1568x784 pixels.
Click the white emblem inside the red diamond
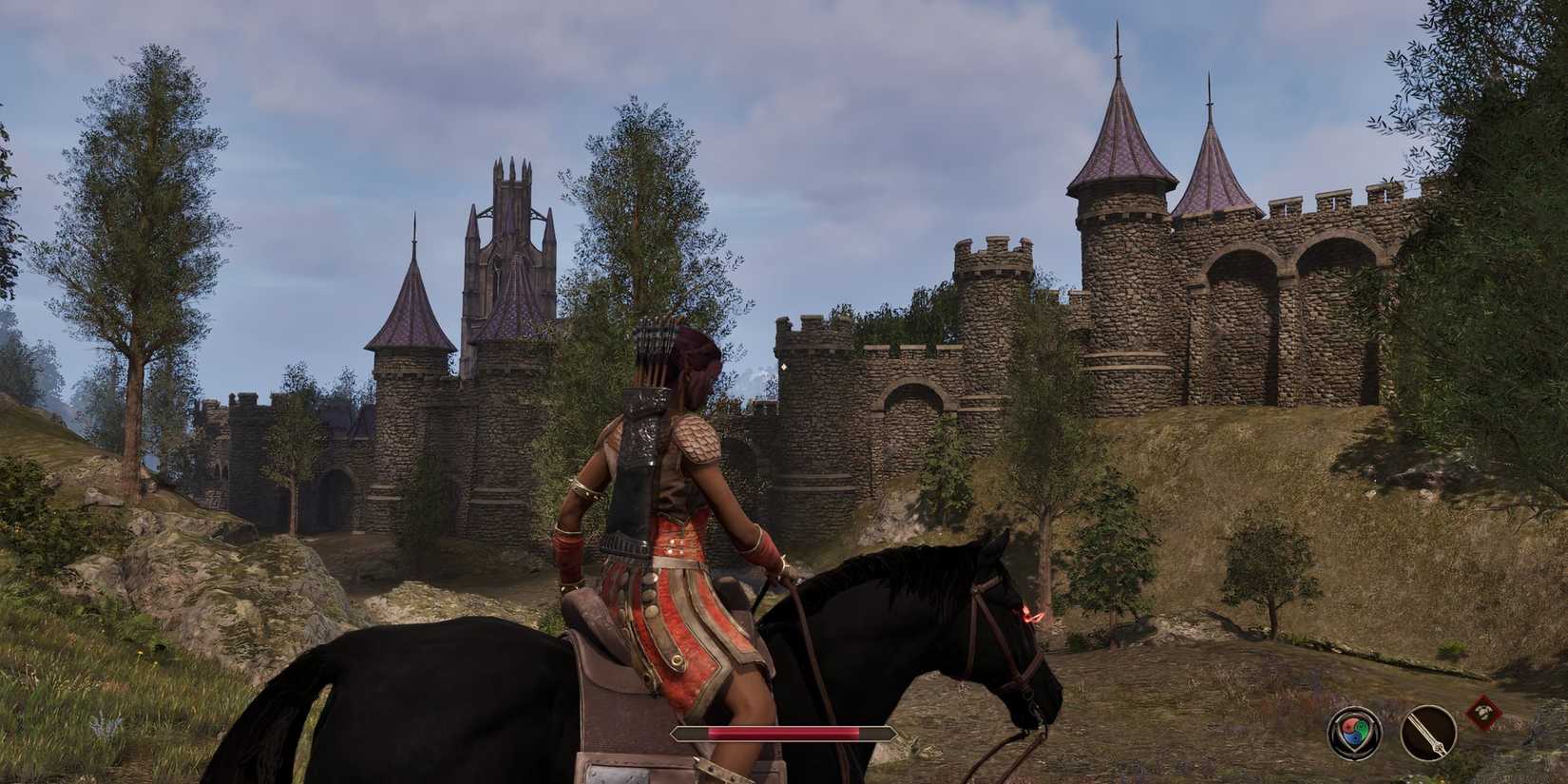coord(1482,712)
